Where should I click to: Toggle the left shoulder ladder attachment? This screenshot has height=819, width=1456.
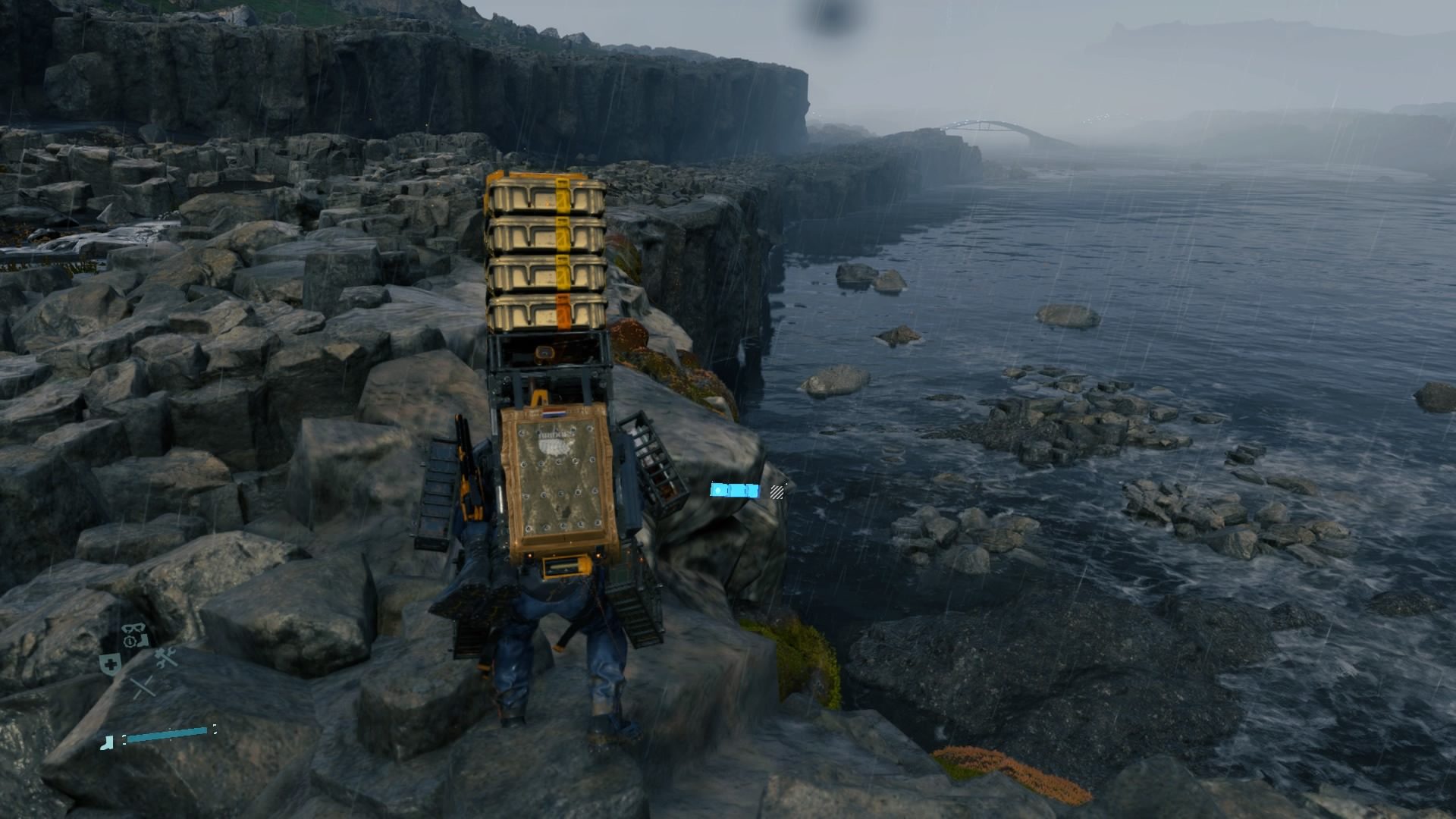point(440,493)
